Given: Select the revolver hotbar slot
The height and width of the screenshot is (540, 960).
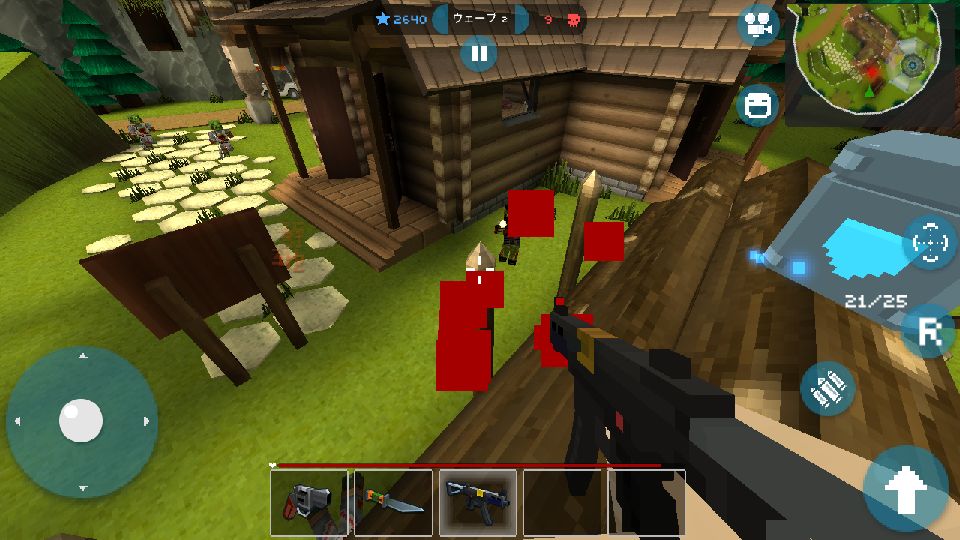Looking at the screenshot, I should (308, 501).
